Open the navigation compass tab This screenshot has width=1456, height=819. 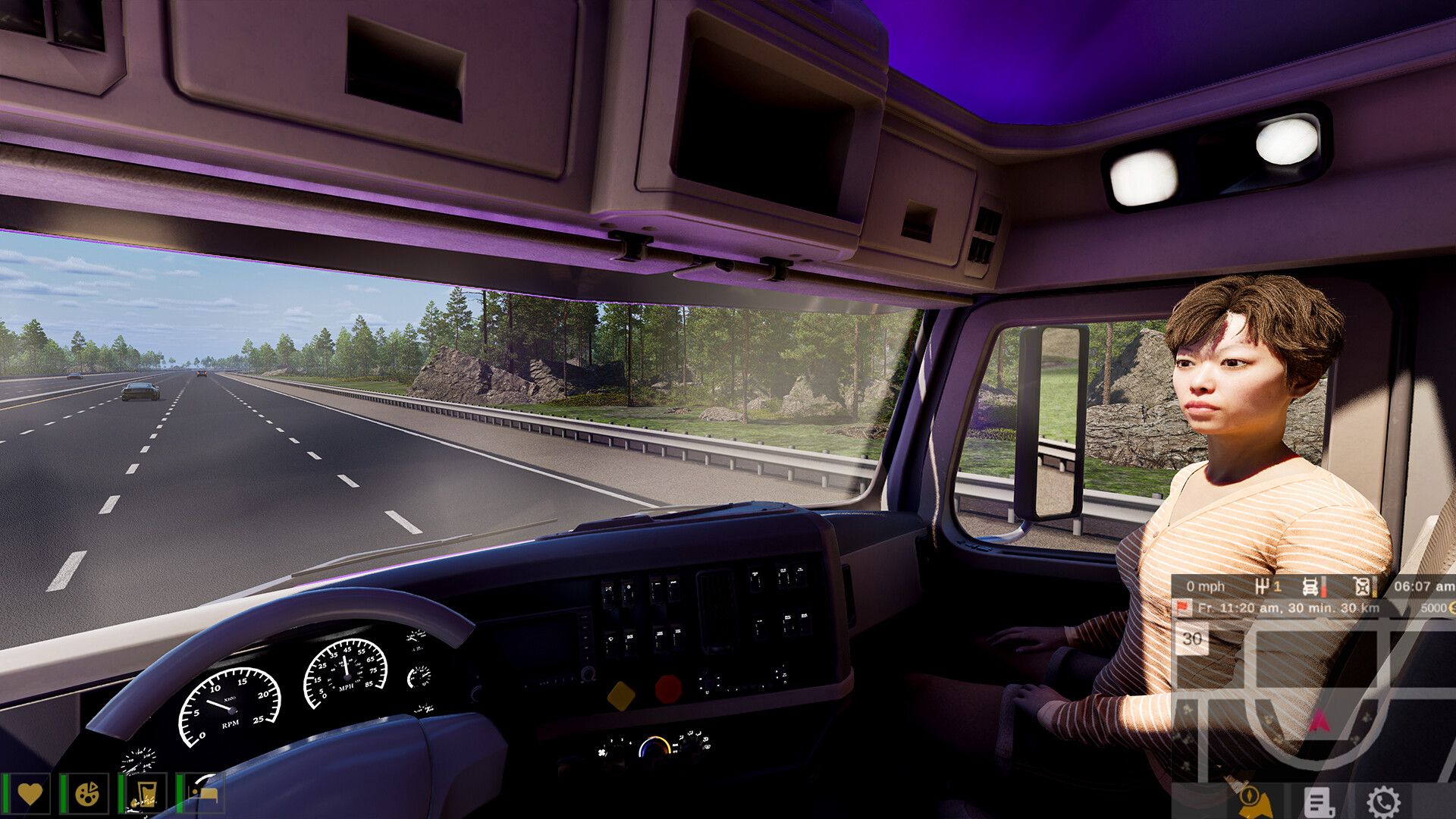[1252, 802]
